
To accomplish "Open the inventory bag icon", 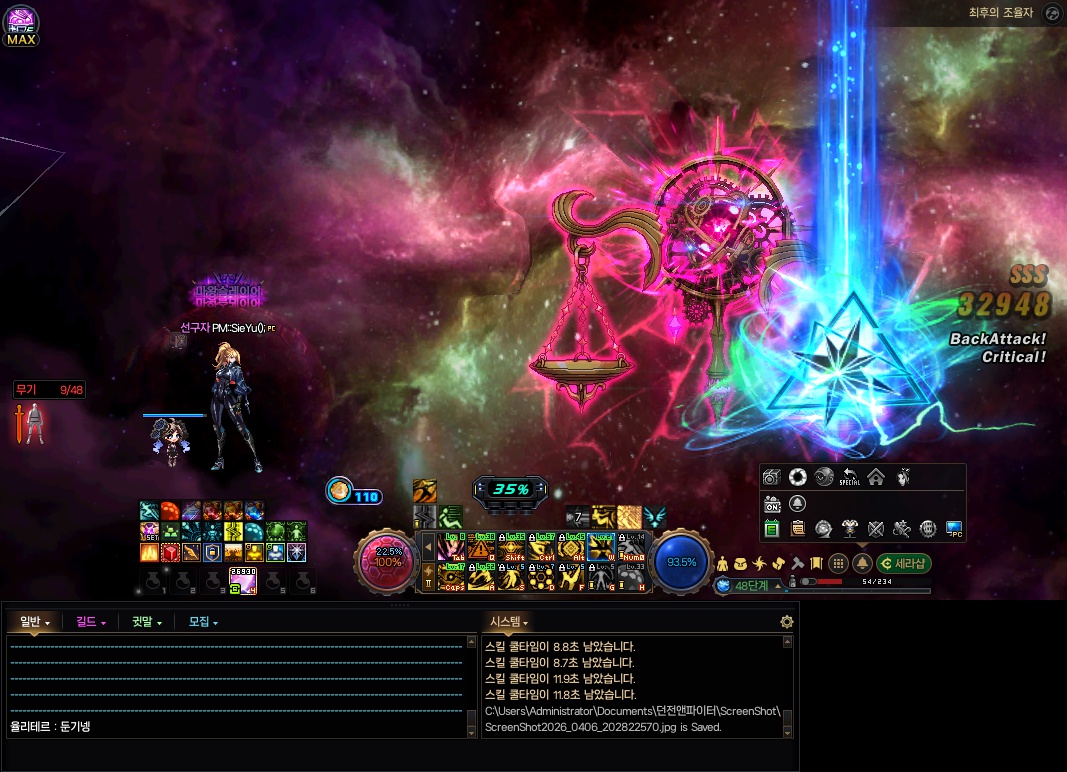I will point(741,563).
